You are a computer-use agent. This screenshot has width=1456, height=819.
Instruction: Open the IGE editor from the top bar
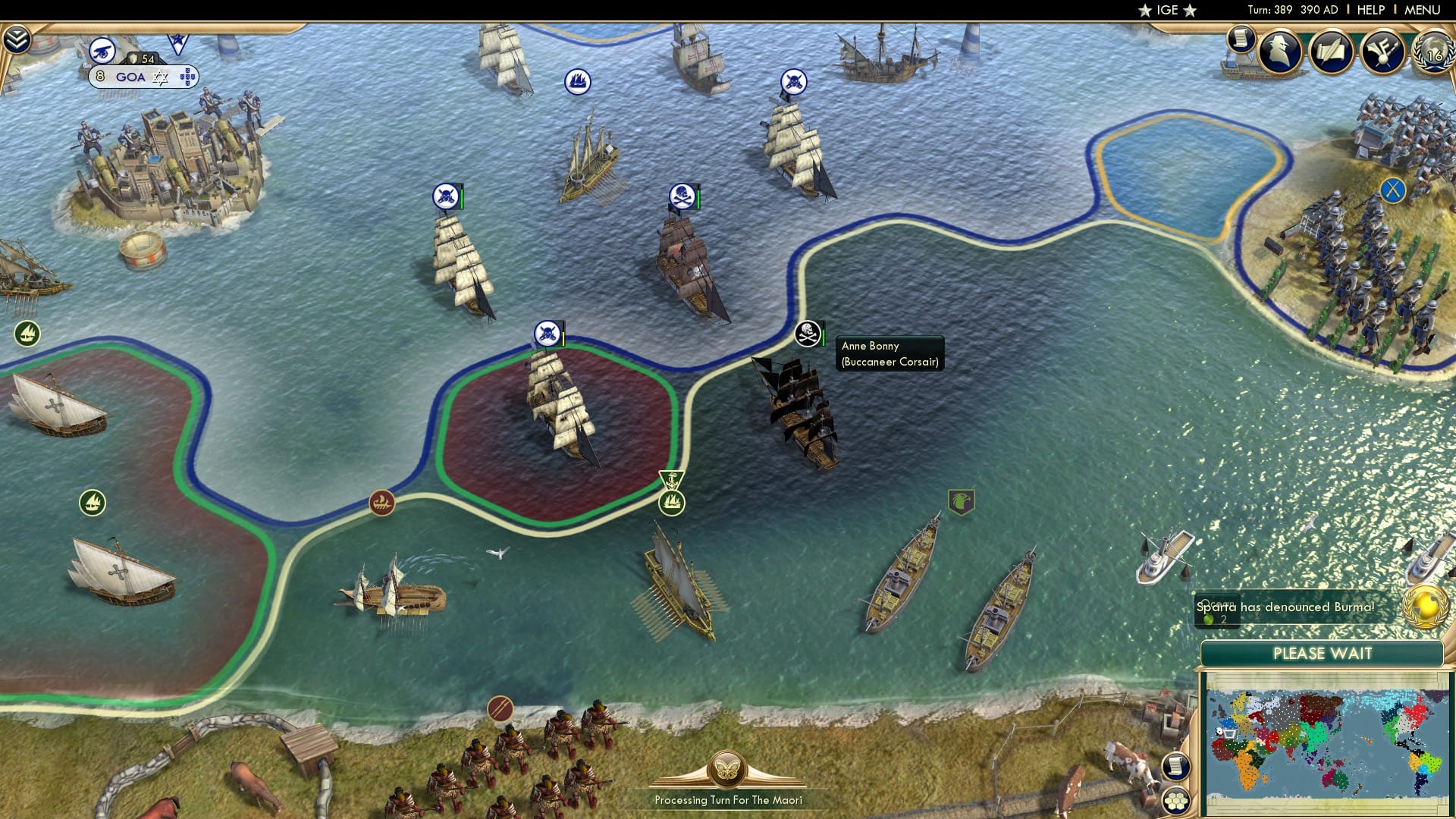(1166, 10)
